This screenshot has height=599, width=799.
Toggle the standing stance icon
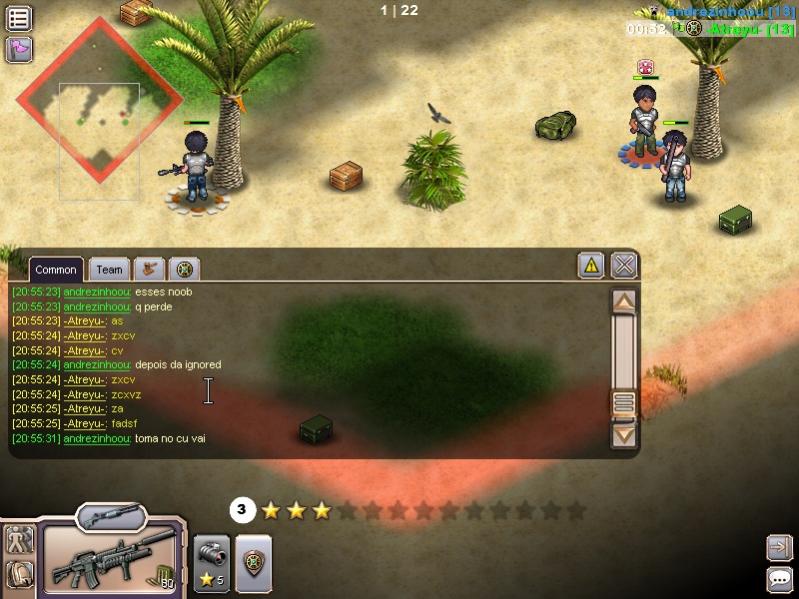pyautogui.click(x=20, y=540)
